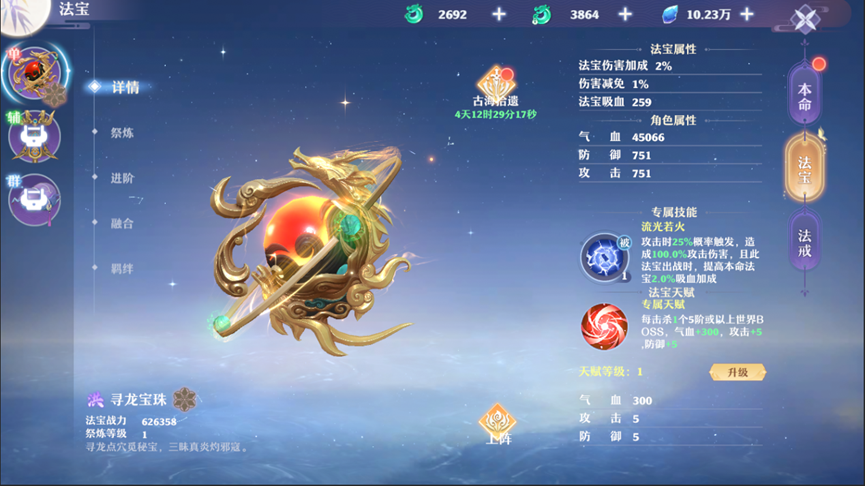Show the 详情 details section
Screen dimensions: 865x486
tap(125, 87)
